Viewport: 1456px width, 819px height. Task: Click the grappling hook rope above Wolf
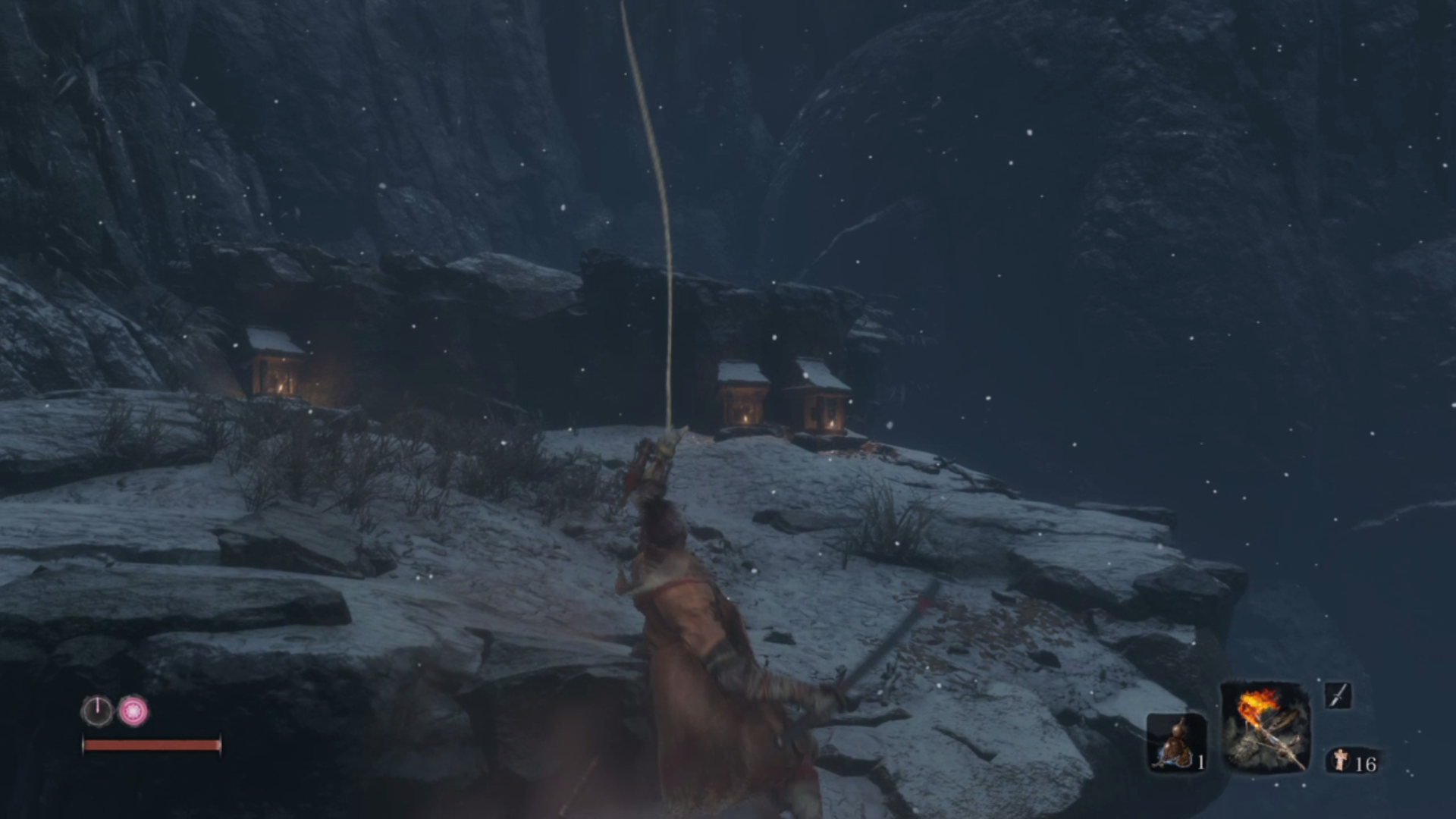(661, 227)
